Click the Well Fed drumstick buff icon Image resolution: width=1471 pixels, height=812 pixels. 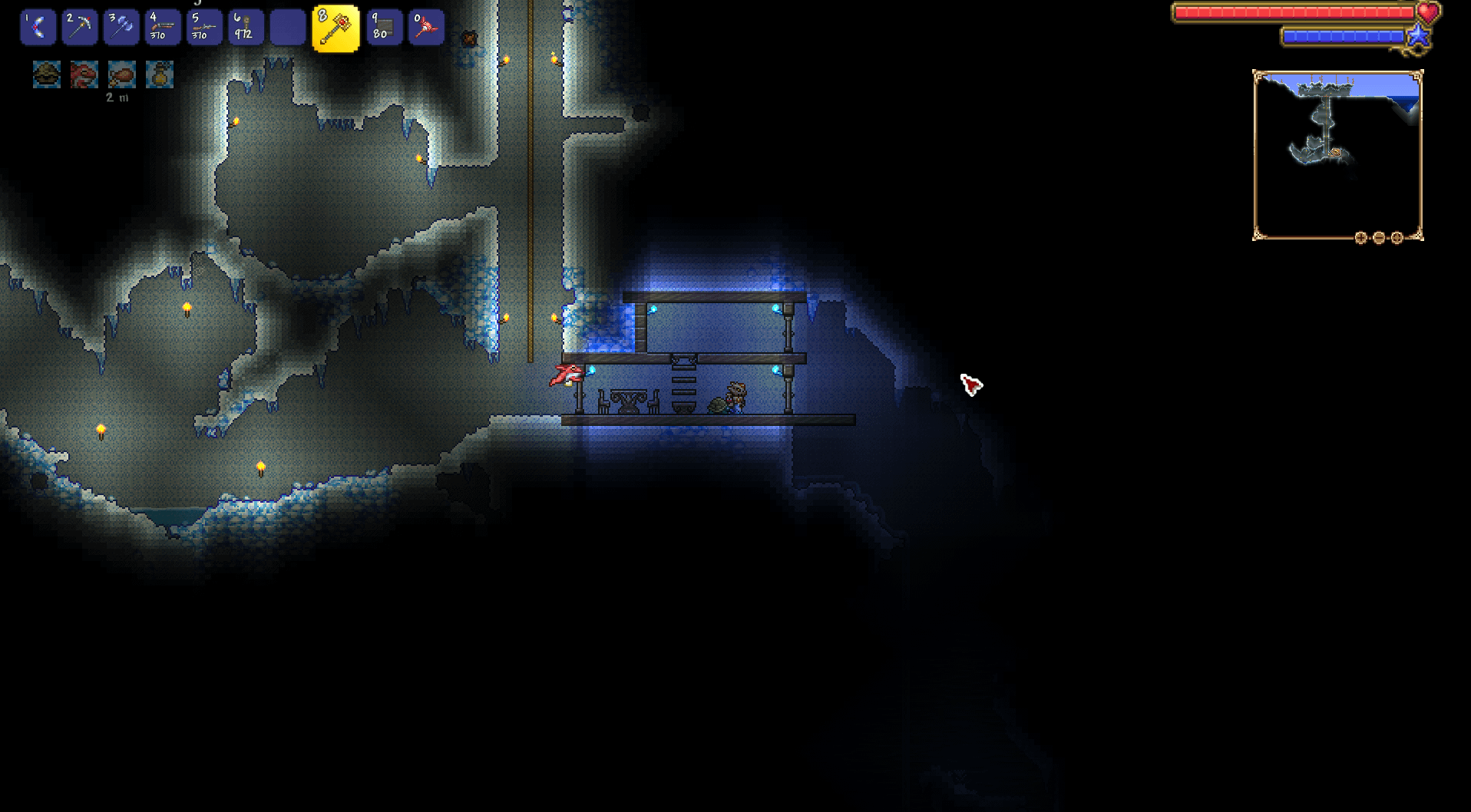click(x=122, y=74)
